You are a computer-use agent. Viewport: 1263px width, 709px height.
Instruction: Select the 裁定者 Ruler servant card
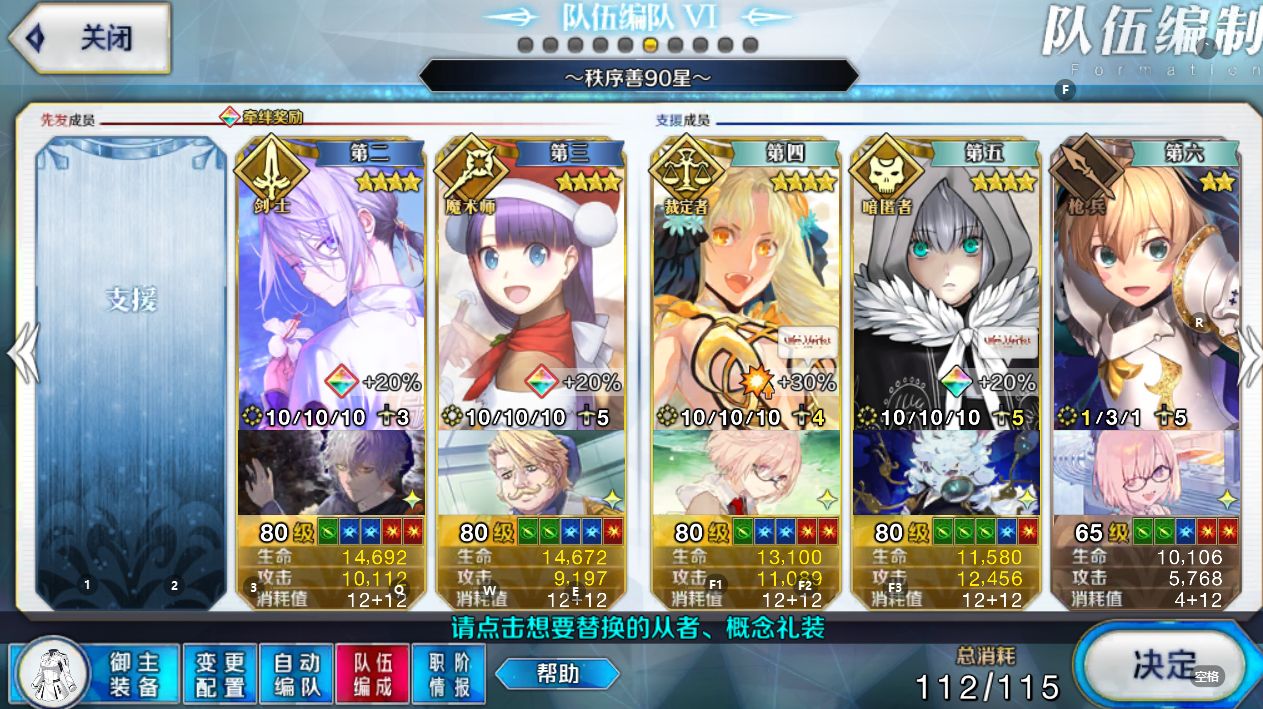coord(745,290)
